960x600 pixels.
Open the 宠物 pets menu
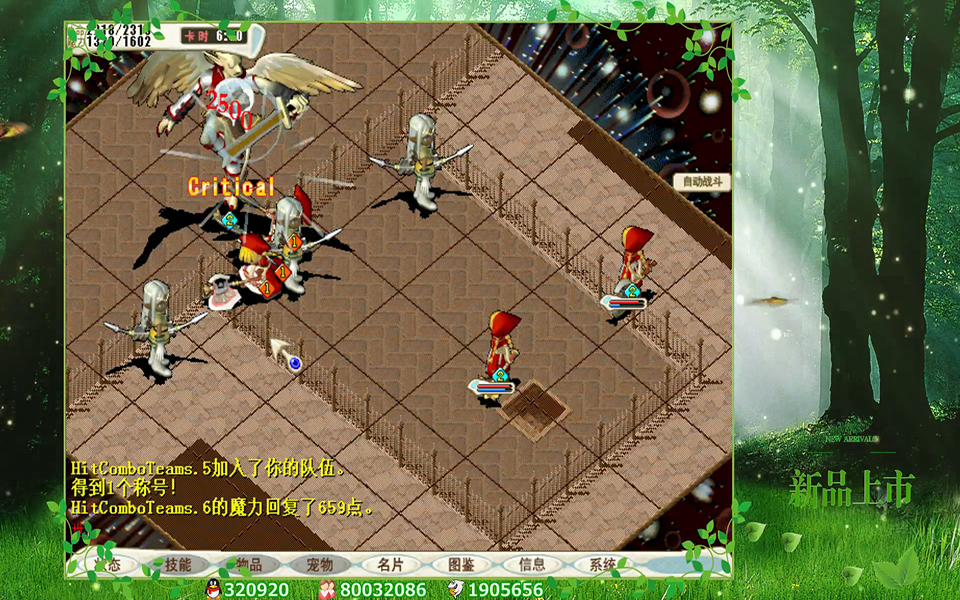[320, 565]
